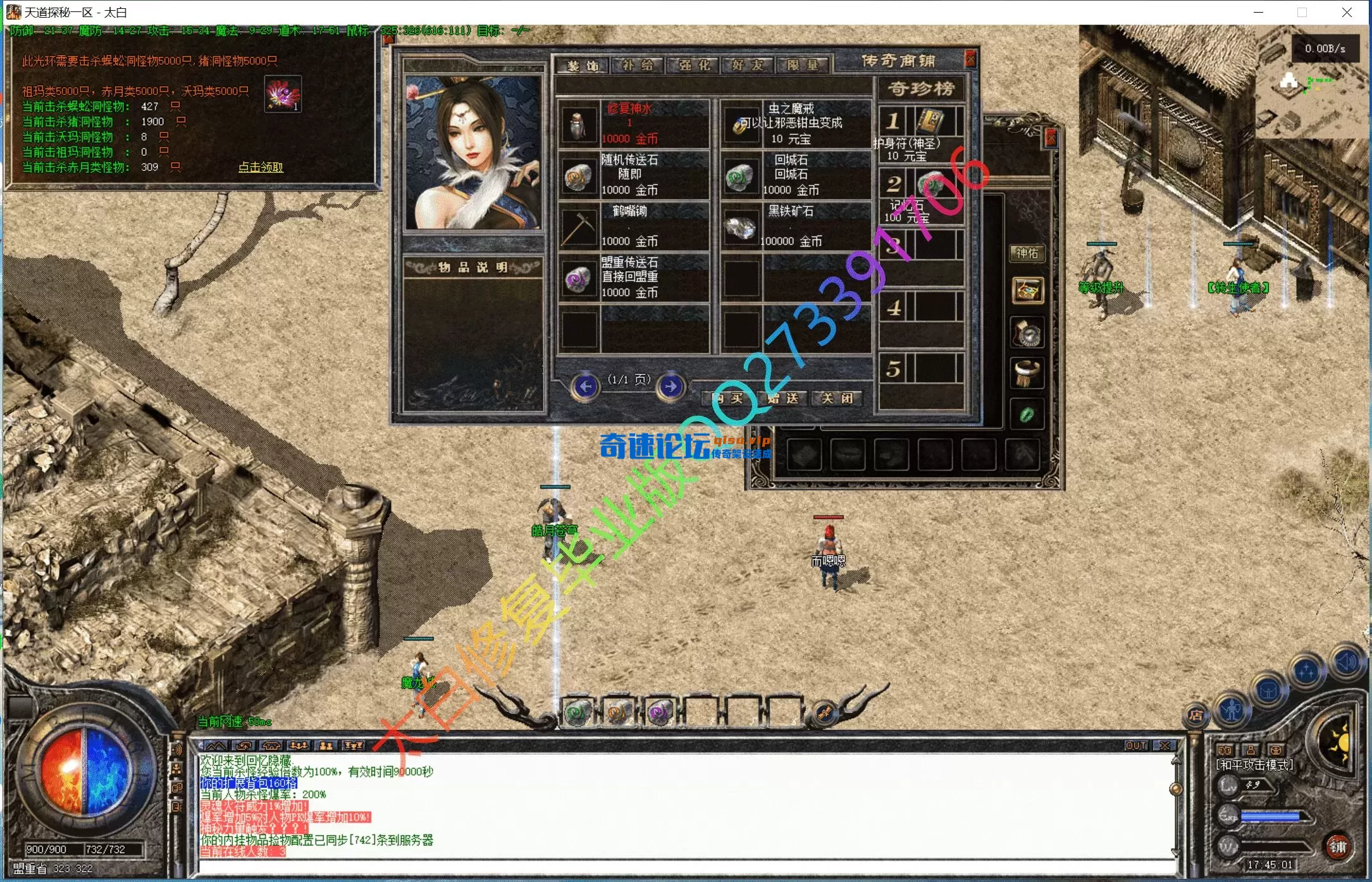Switch to the 补给 shop tab
1372x882 pixels.
pyautogui.click(x=637, y=65)
